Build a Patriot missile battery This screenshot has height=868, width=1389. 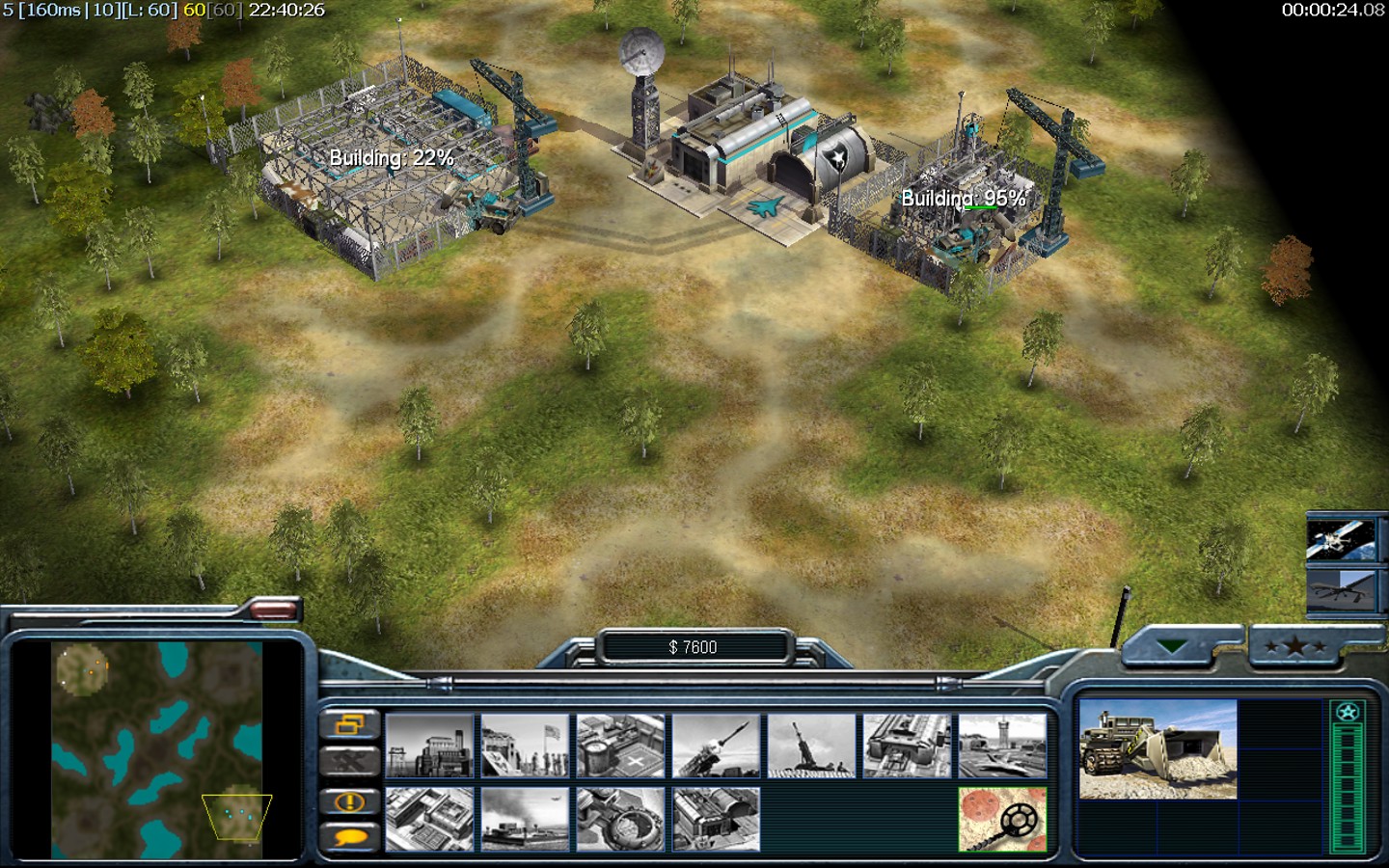click(716, 746)
